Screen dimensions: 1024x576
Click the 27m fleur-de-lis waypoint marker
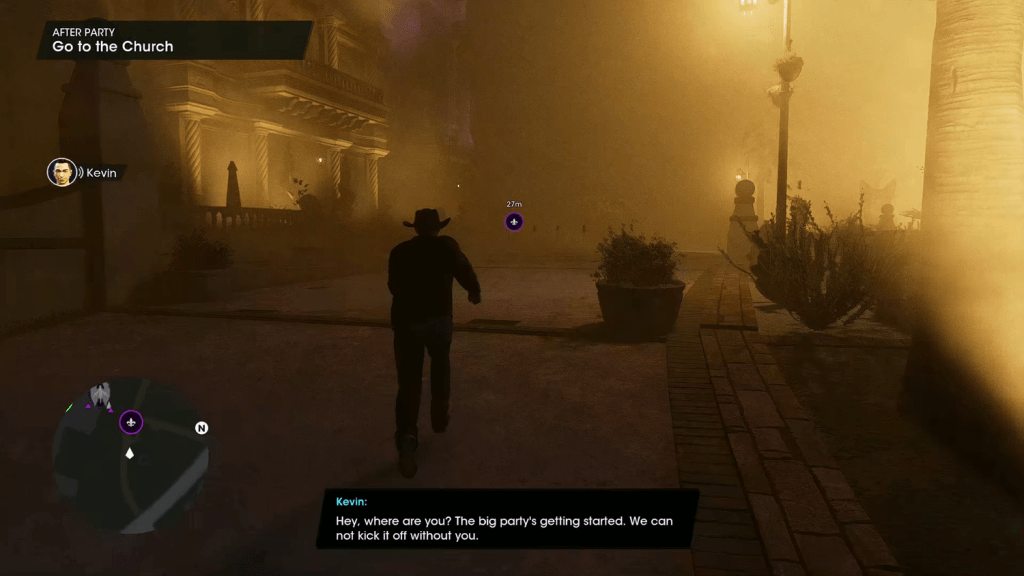514,221
